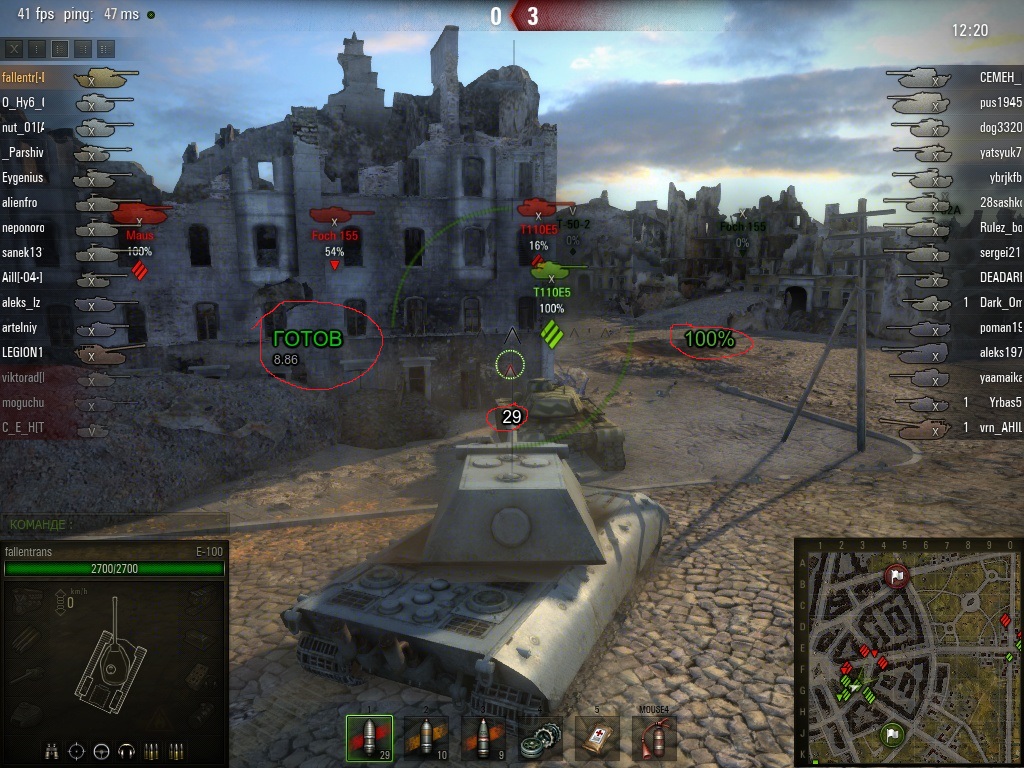Screen dimensions: 1024x768
Task: Use the first aid kit consumable
Action: click(598, 740)
